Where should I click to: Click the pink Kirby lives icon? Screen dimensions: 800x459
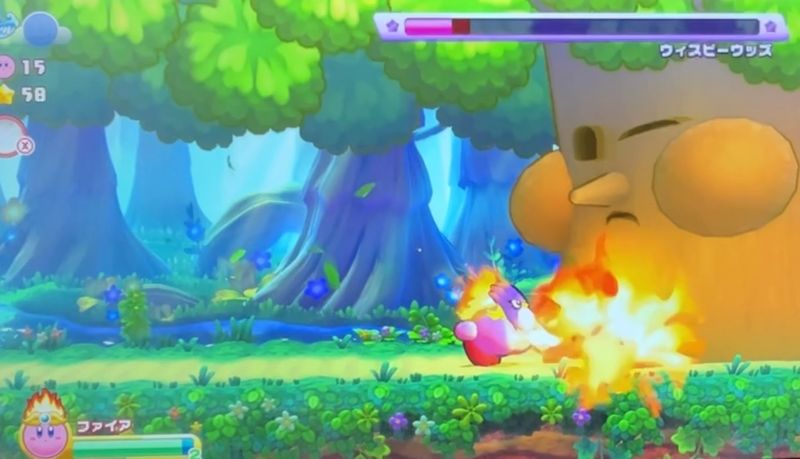tap(7, 67)
